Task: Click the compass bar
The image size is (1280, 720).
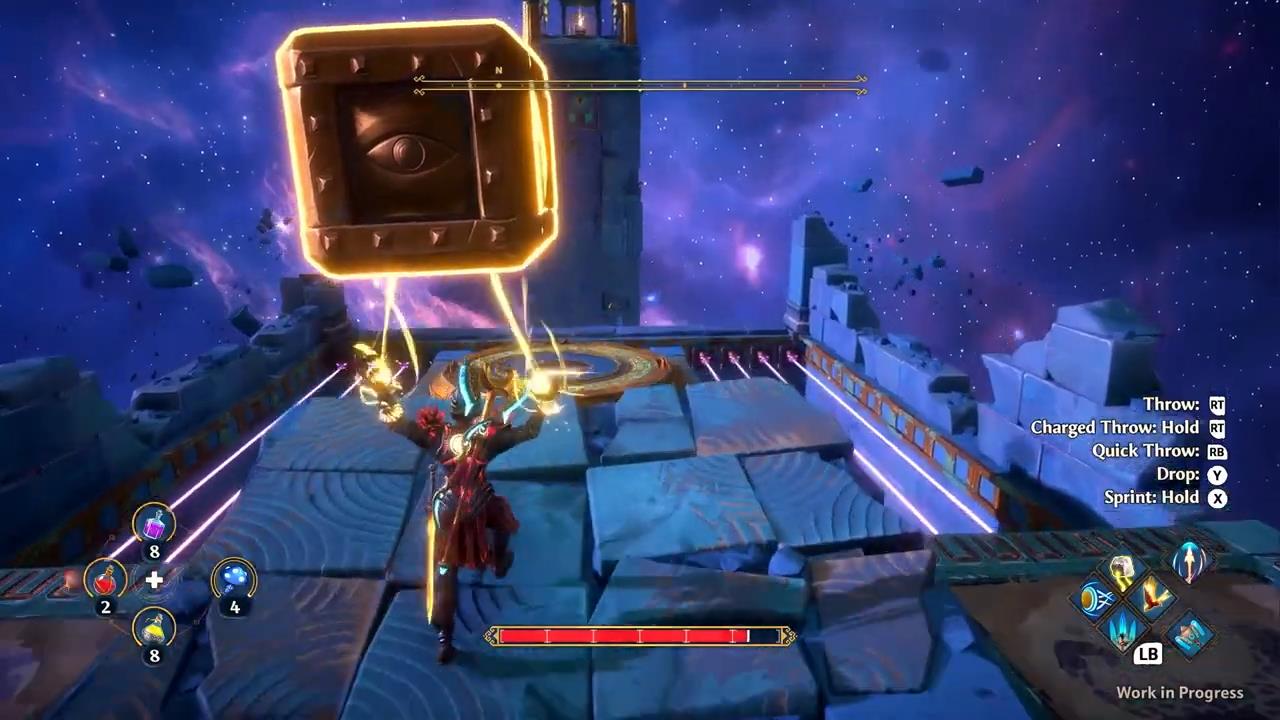Action: point(640,85)
